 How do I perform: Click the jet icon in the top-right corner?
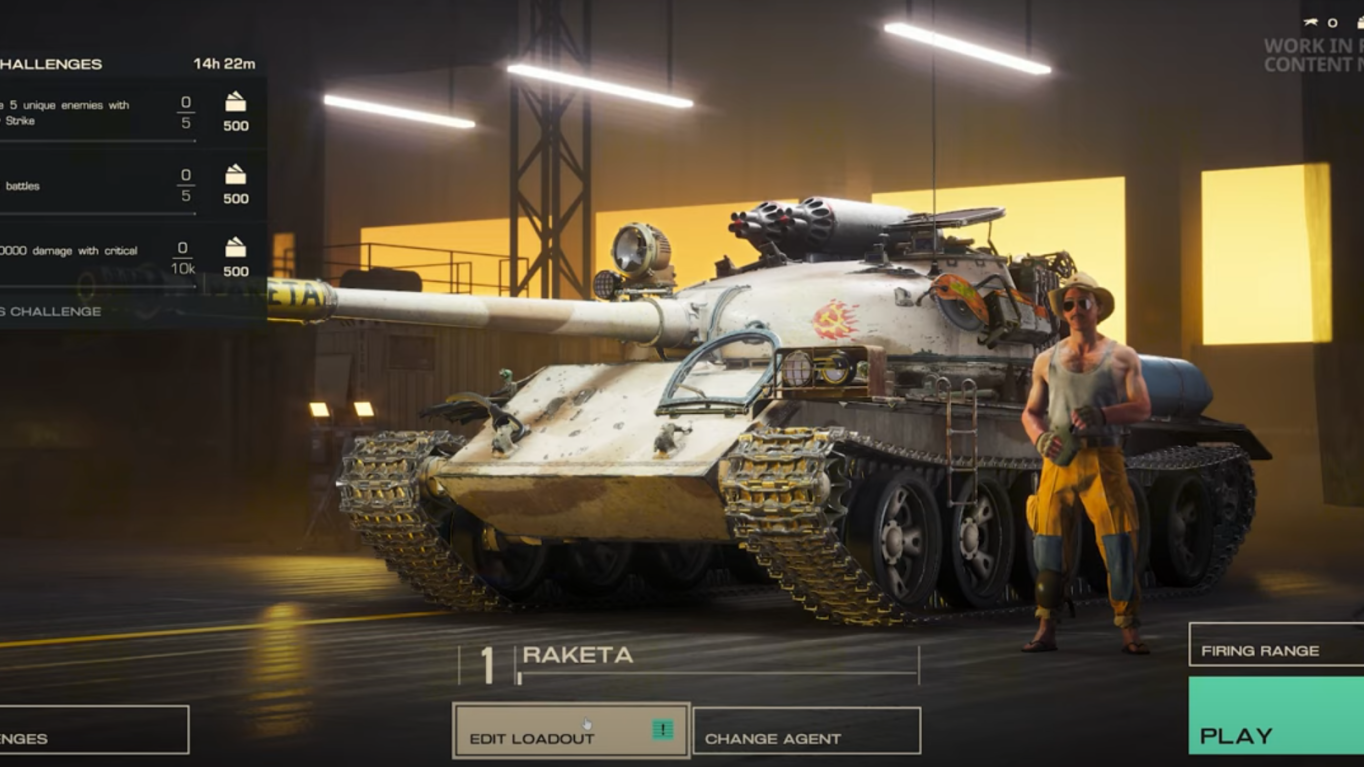[x=1310, y=21]
